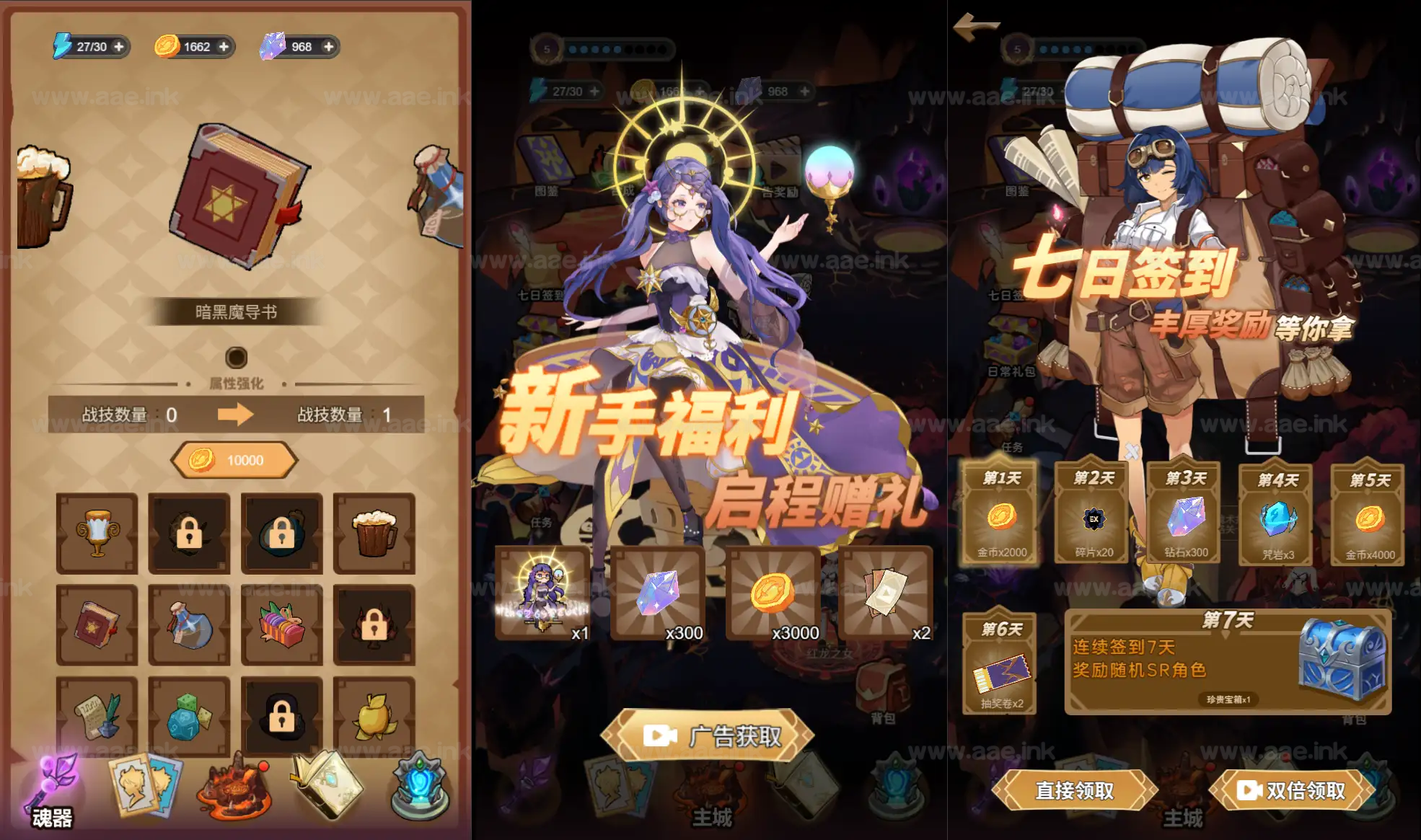Viewport: 1421px width, 840px height.
Task: Click the colorful gift box item
Action: pyautogui.click(x=281, y=626)
